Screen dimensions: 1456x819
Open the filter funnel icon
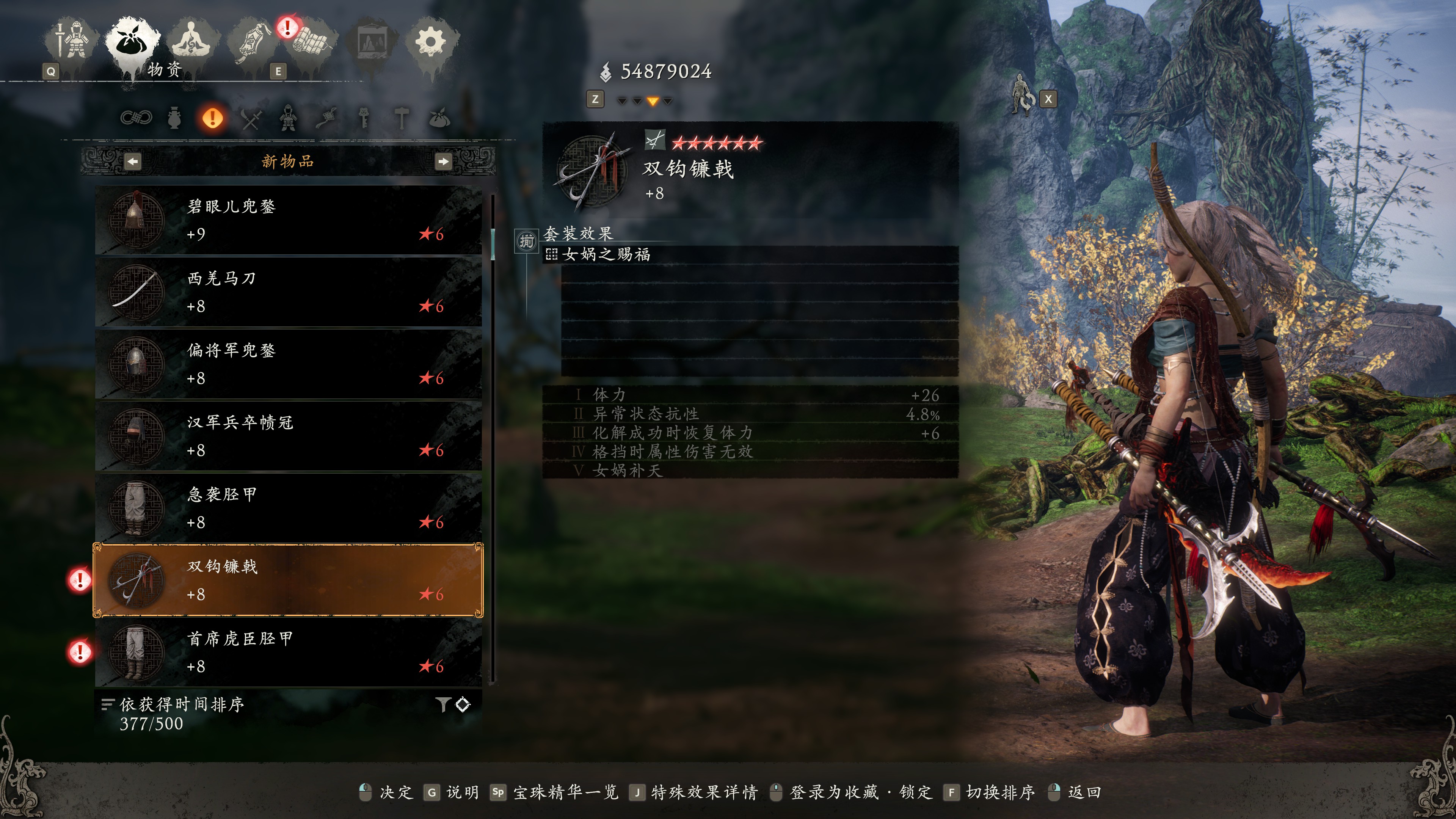click(x=443, y=704)
